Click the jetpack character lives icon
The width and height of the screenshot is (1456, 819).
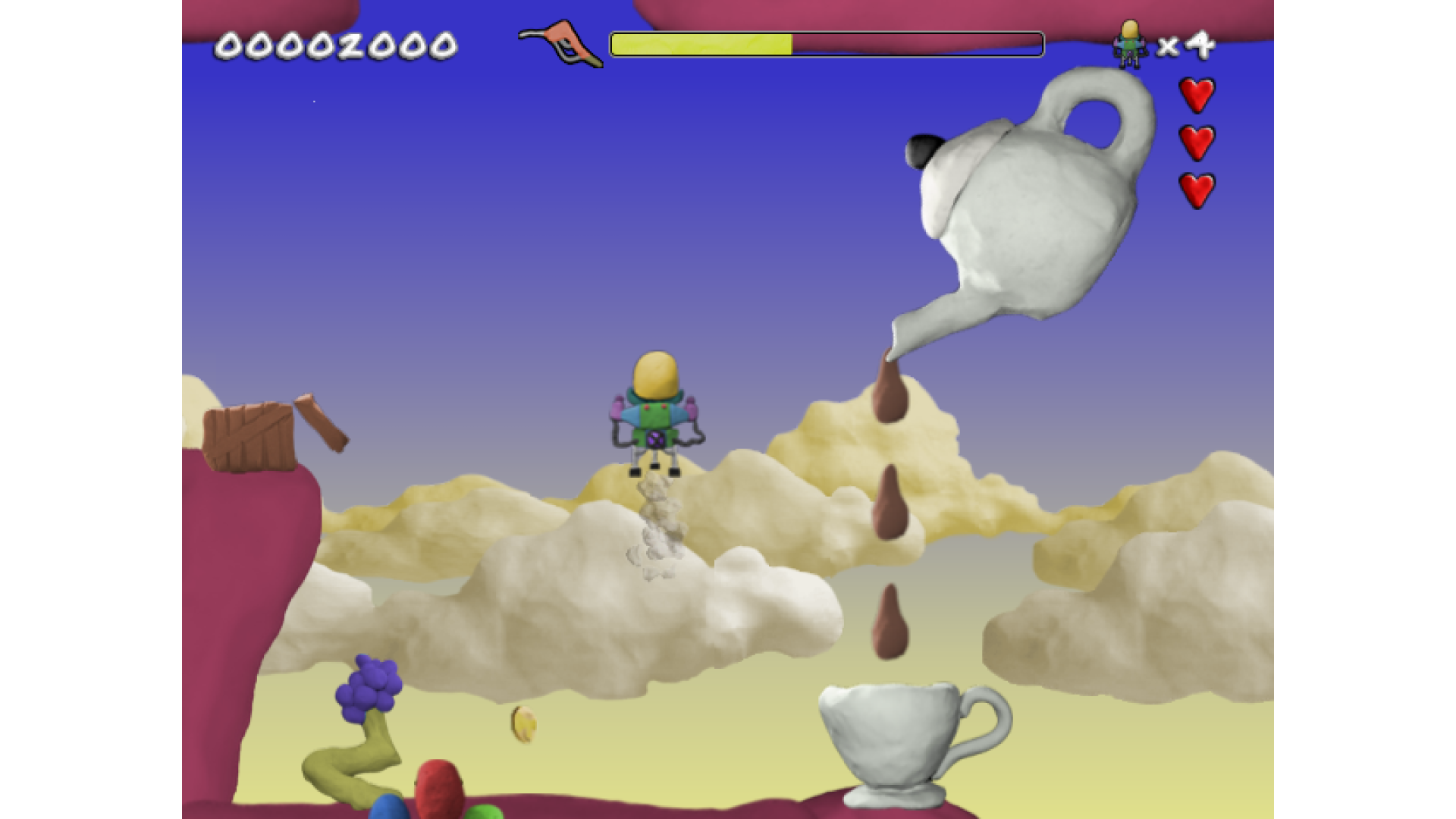click(1129, 44)
